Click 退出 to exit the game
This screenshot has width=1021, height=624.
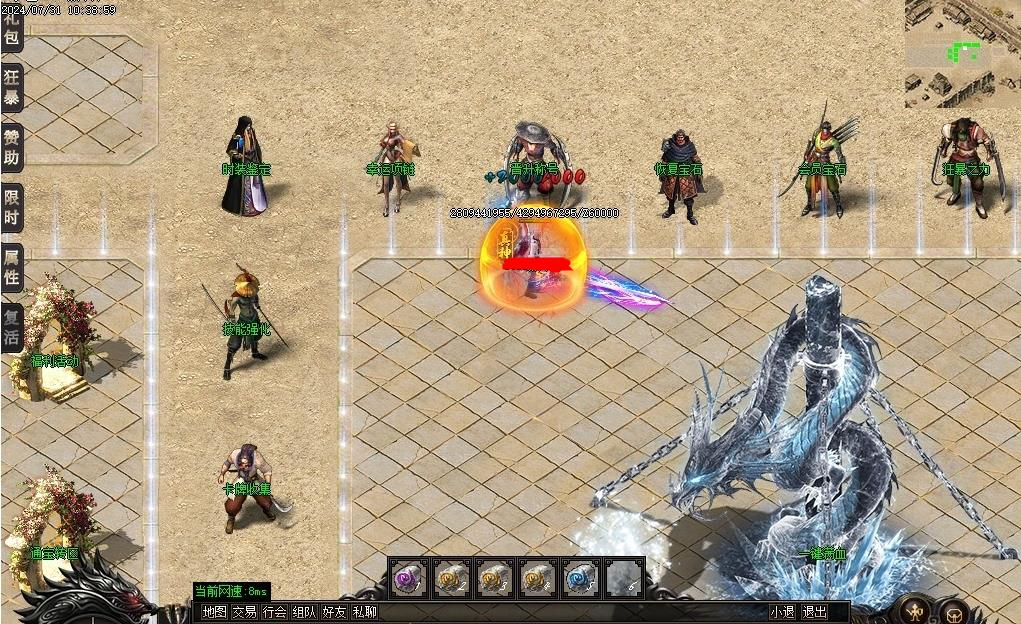(x=815, y=612)
